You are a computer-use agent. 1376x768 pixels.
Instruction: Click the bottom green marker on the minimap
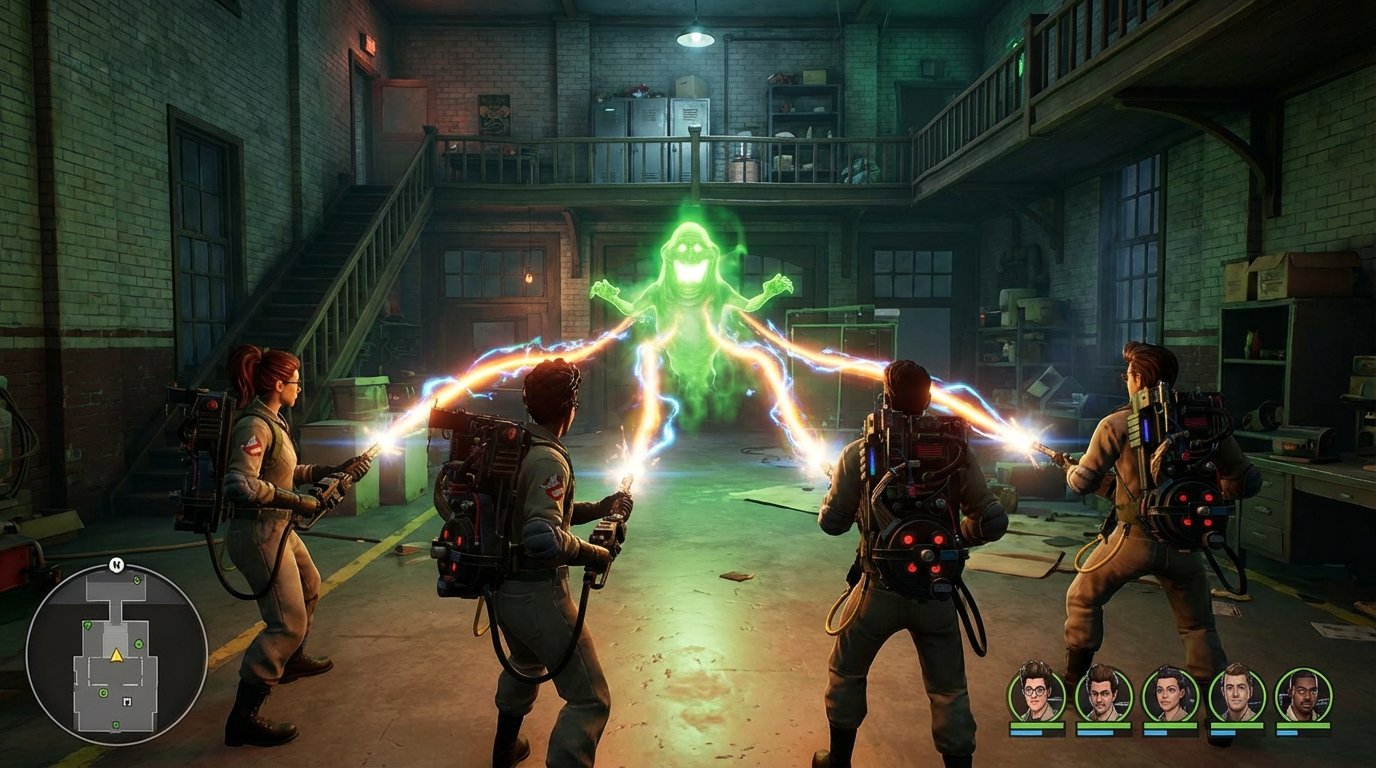point(116,725)
